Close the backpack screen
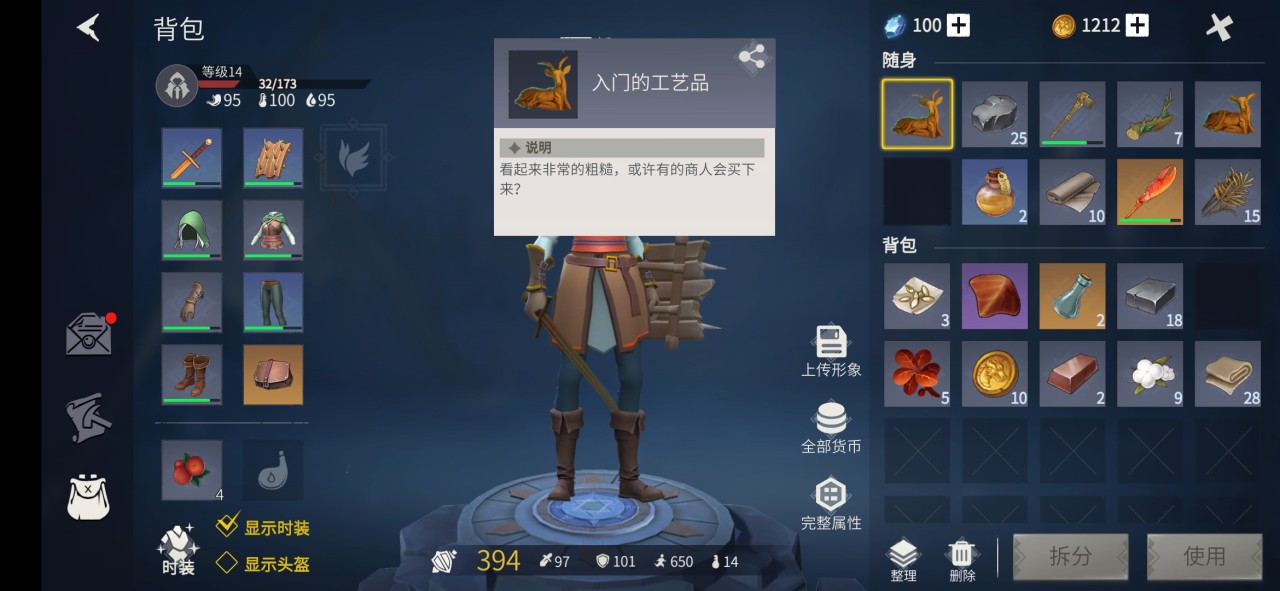This screenshot has height=591, width=1280. (x=1219, y=27)
